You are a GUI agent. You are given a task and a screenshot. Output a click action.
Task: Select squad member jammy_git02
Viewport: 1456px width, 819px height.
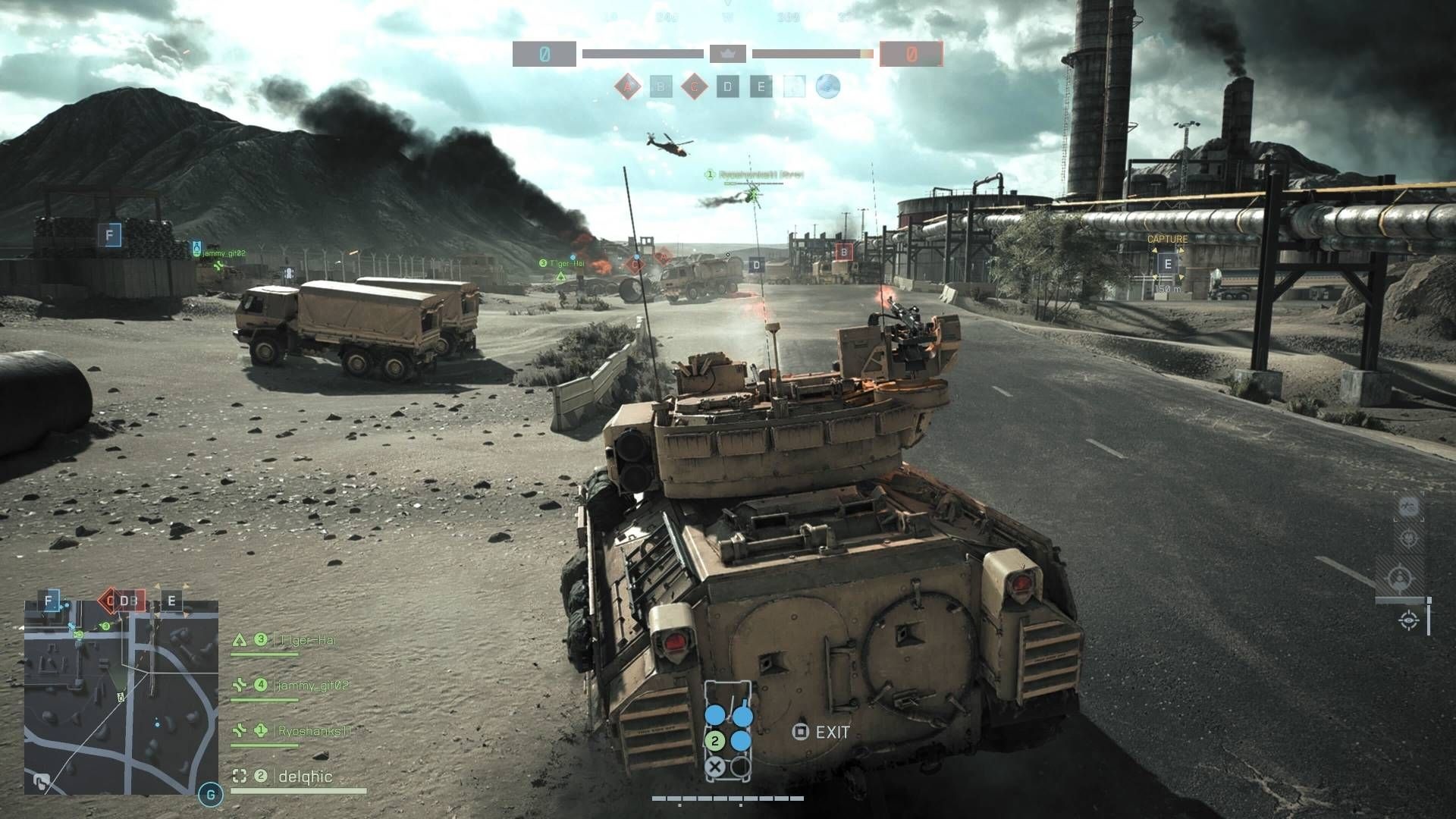(312, 686)
